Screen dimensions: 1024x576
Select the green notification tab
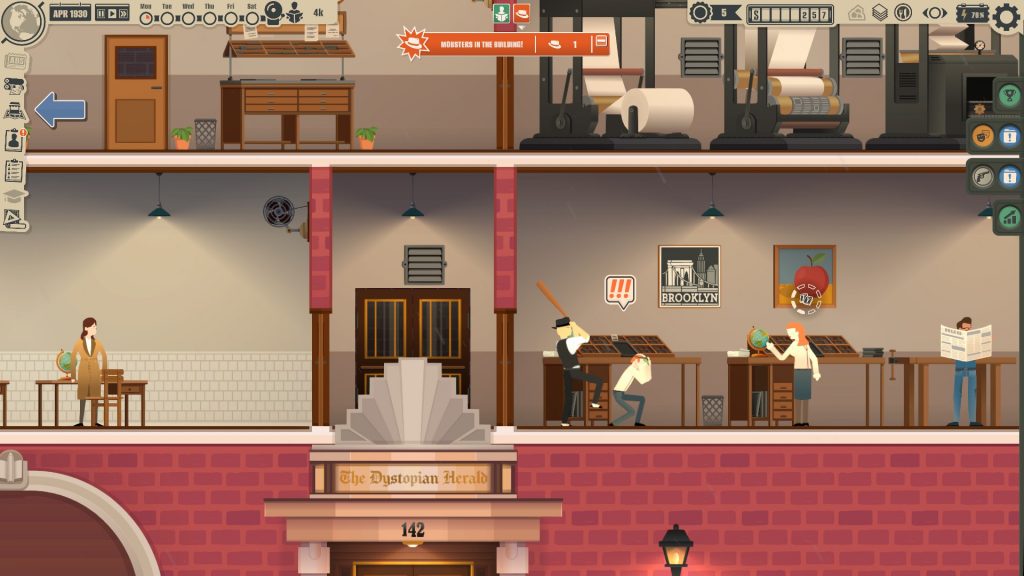[502, 14]
